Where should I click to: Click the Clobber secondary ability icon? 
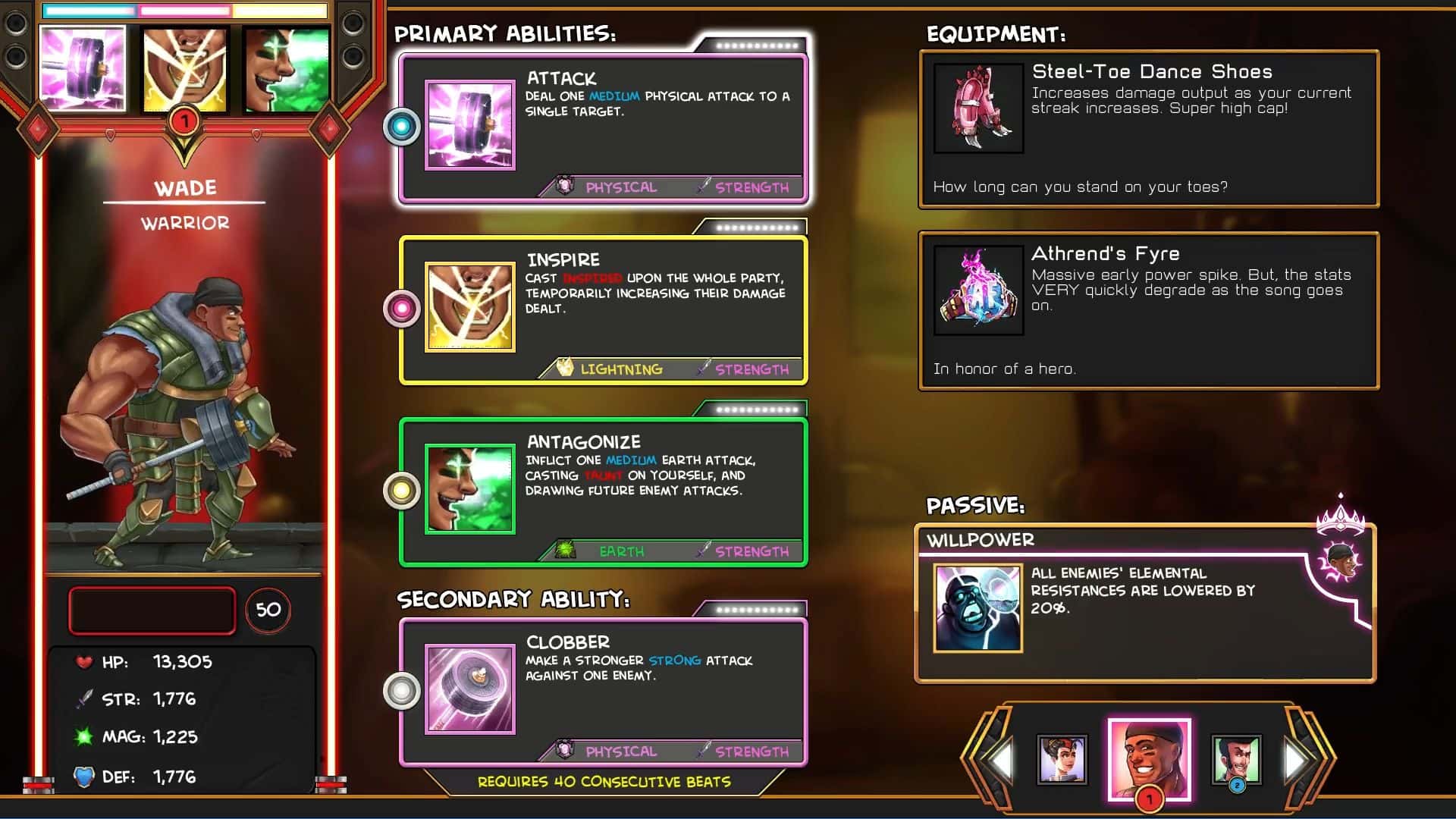tap(469, 689)
